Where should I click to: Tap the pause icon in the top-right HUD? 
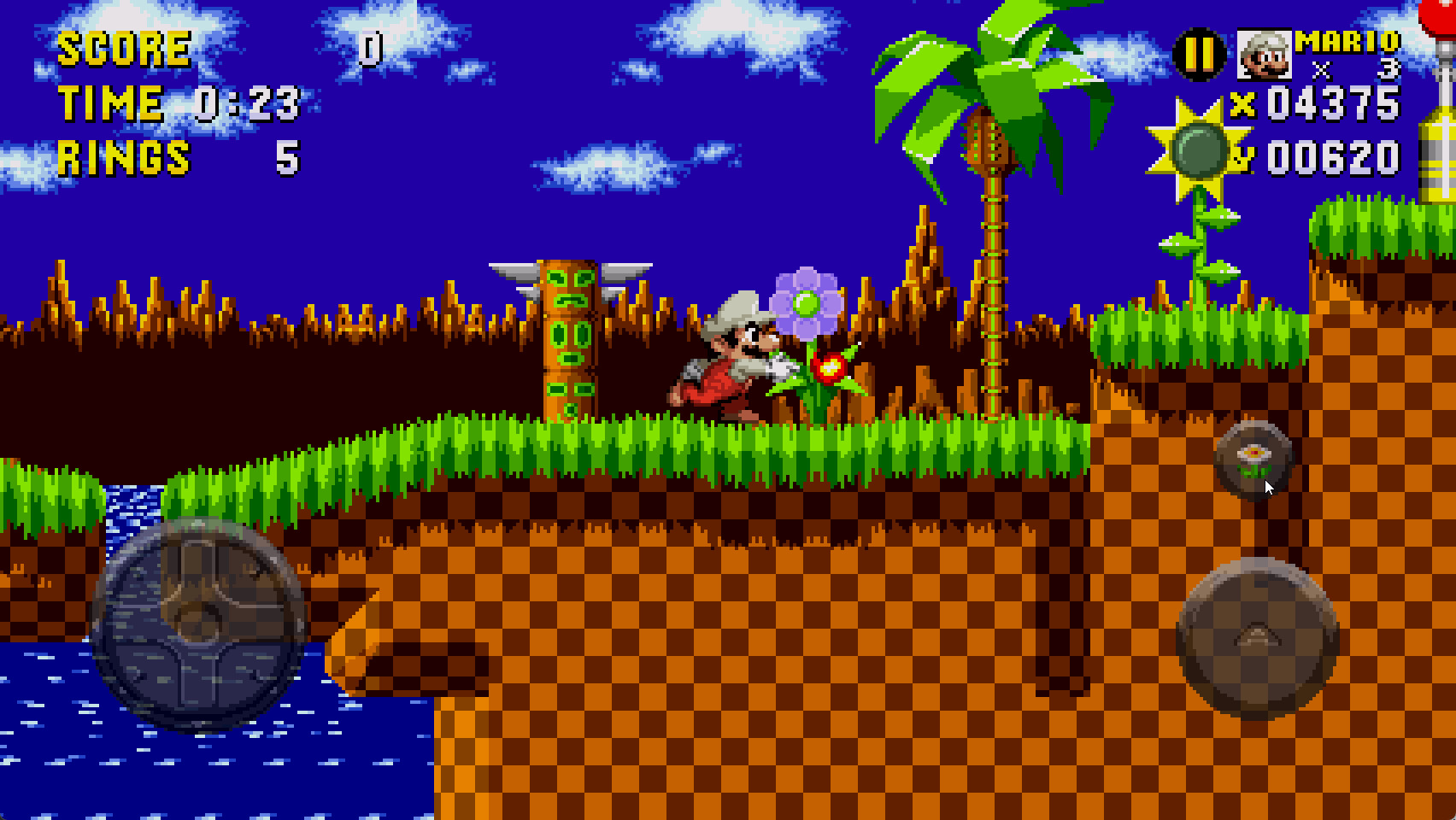coord(1198,53)
